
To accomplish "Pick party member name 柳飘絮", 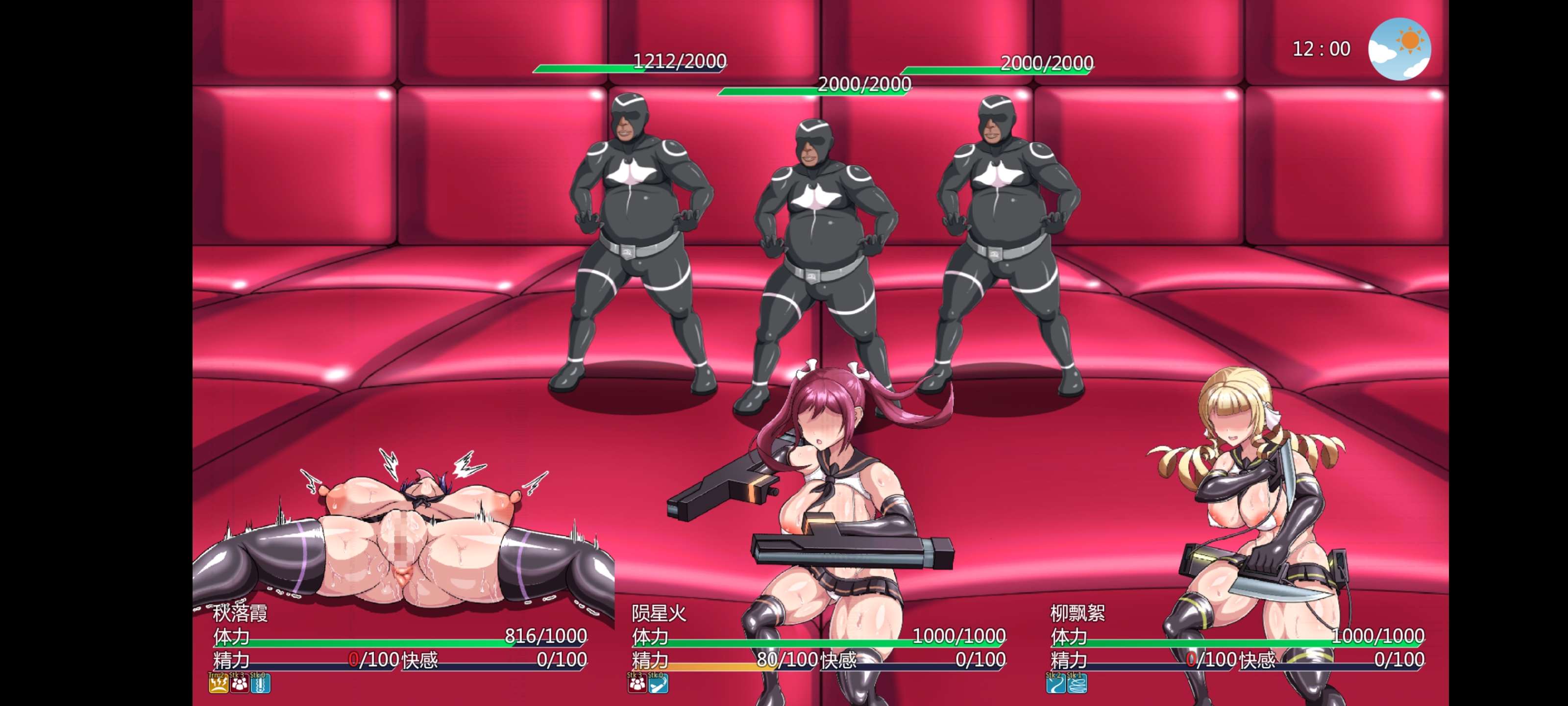I will (x=1078, y=613).
